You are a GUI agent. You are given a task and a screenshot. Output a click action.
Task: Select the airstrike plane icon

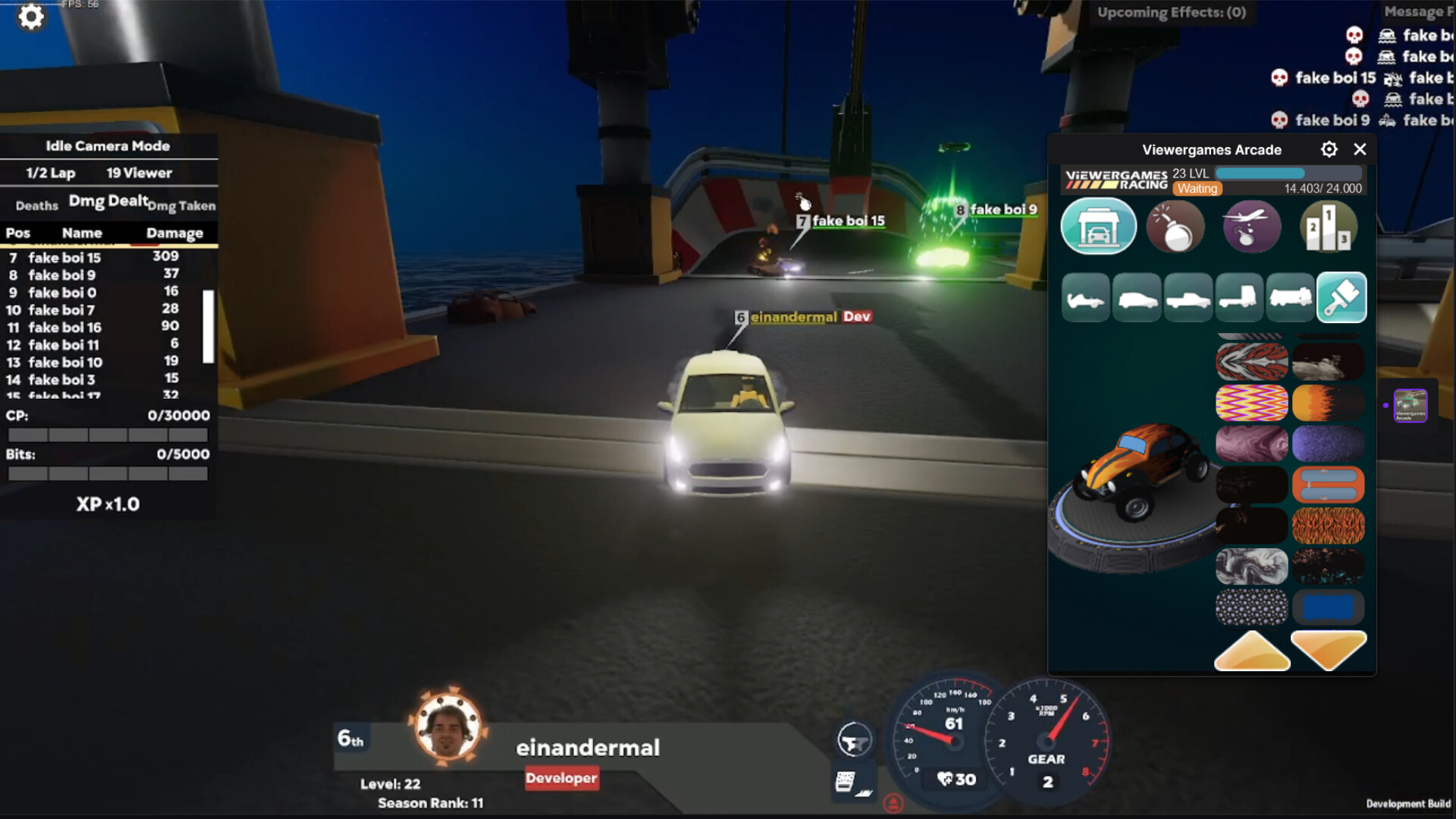(1251, 226)
